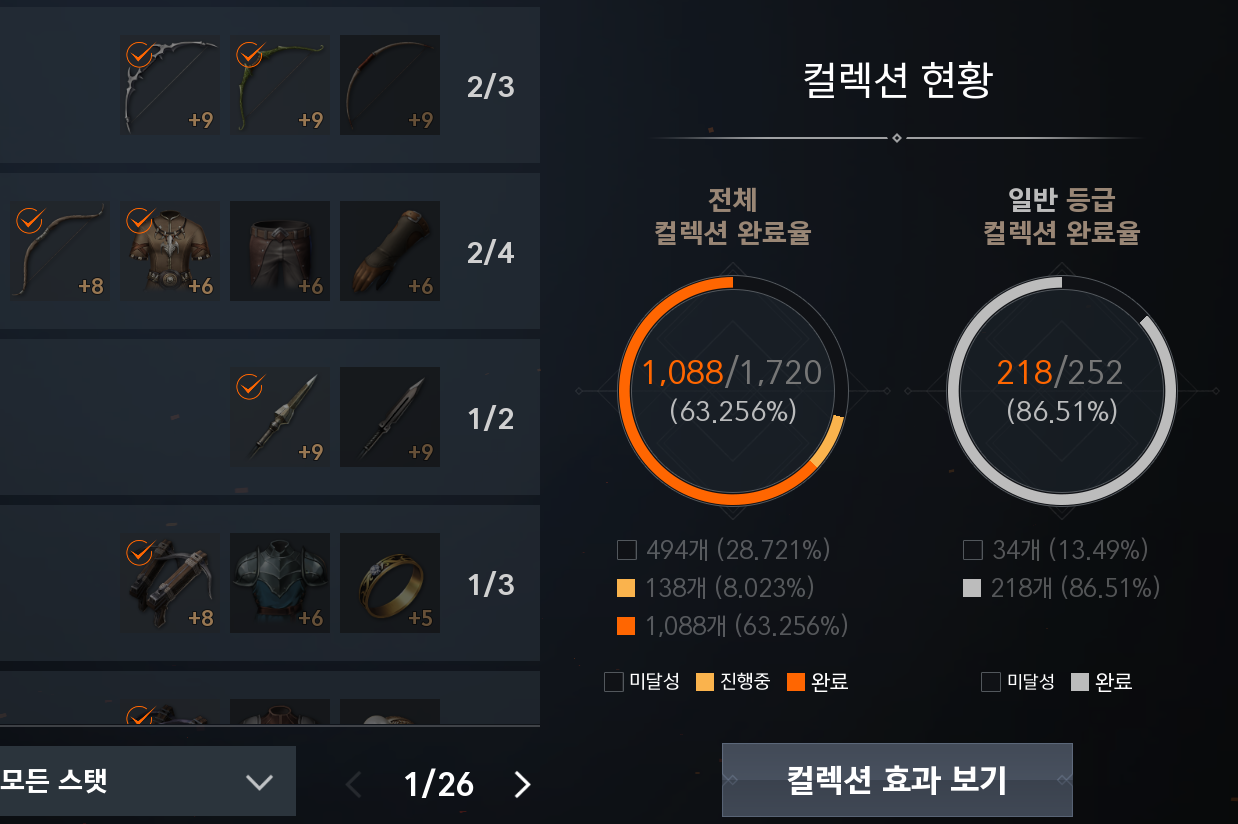Image resolution: width=1238 pixels, height=824 pixels.
Task: Go to the previous collection page arrow
Action: point(353,785)
